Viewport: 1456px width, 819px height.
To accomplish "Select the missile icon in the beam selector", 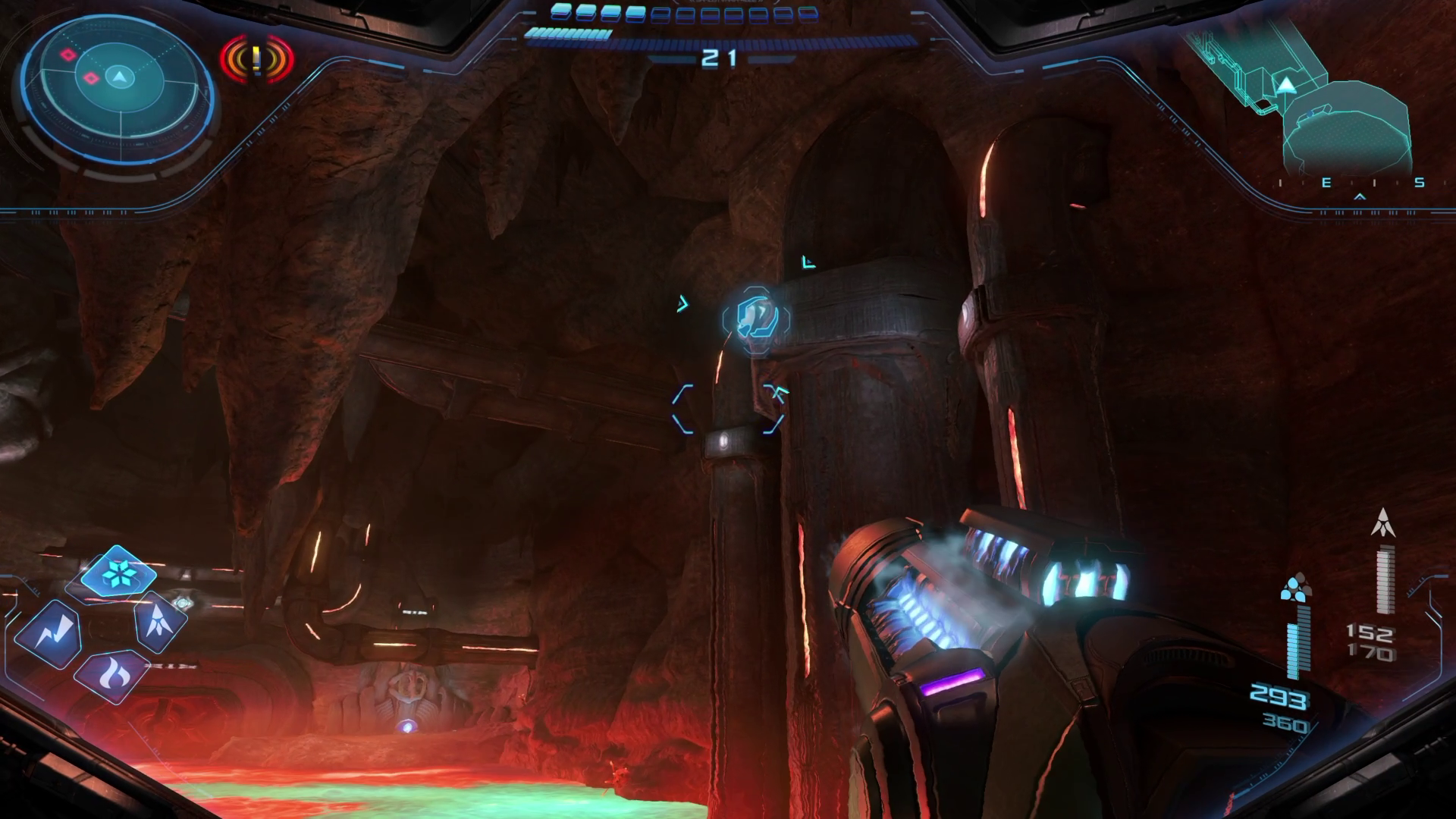I will point(161,622).
